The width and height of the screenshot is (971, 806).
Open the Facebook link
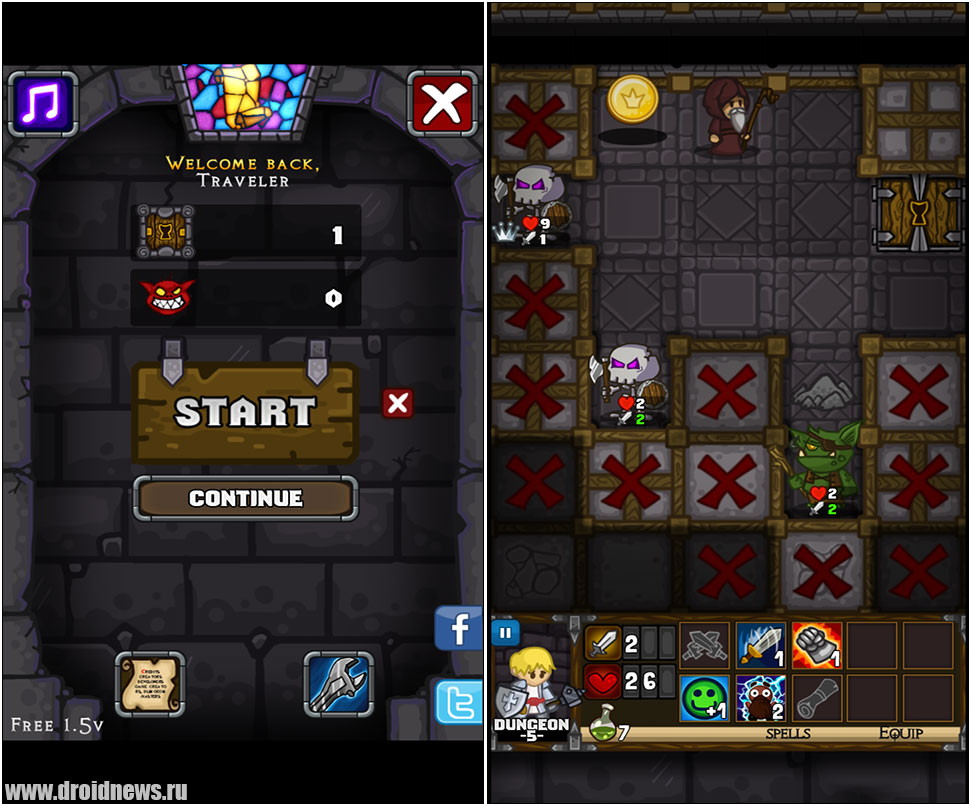pyautogui.click(x=459, y=630)
